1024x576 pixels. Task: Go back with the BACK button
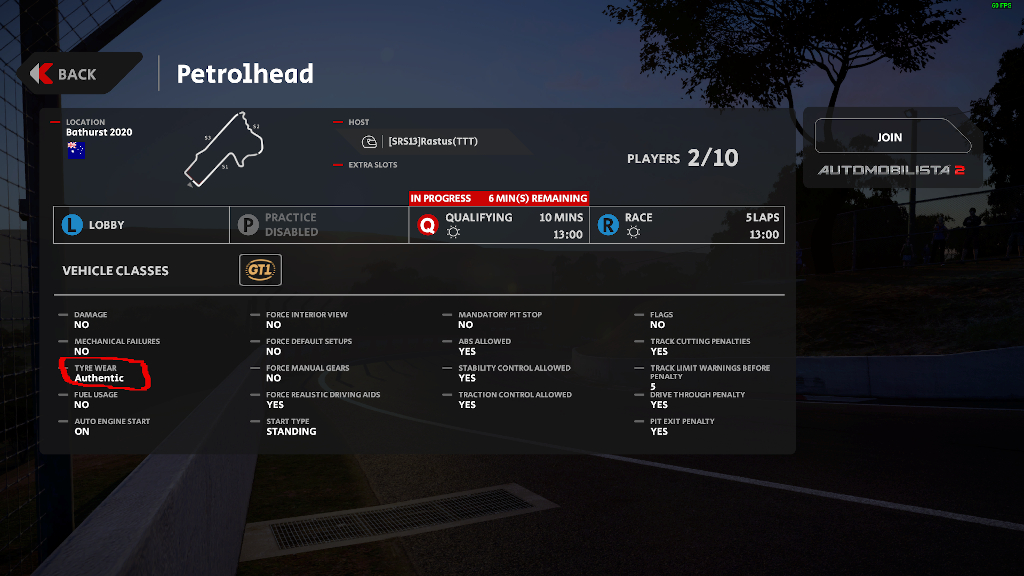click(76, 74)
